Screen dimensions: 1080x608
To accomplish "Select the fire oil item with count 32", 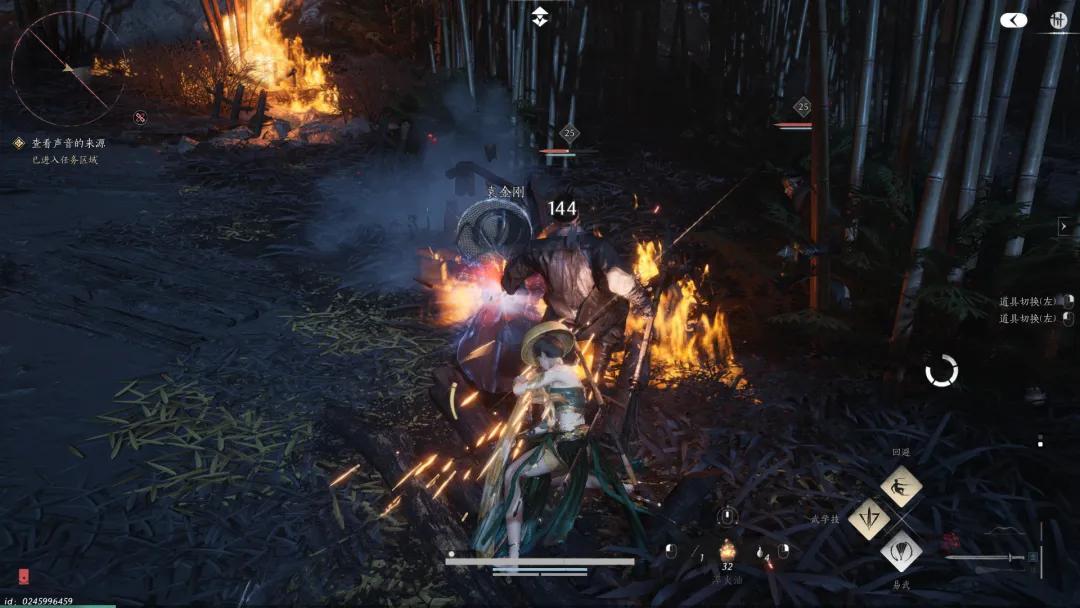I will 727,551.
